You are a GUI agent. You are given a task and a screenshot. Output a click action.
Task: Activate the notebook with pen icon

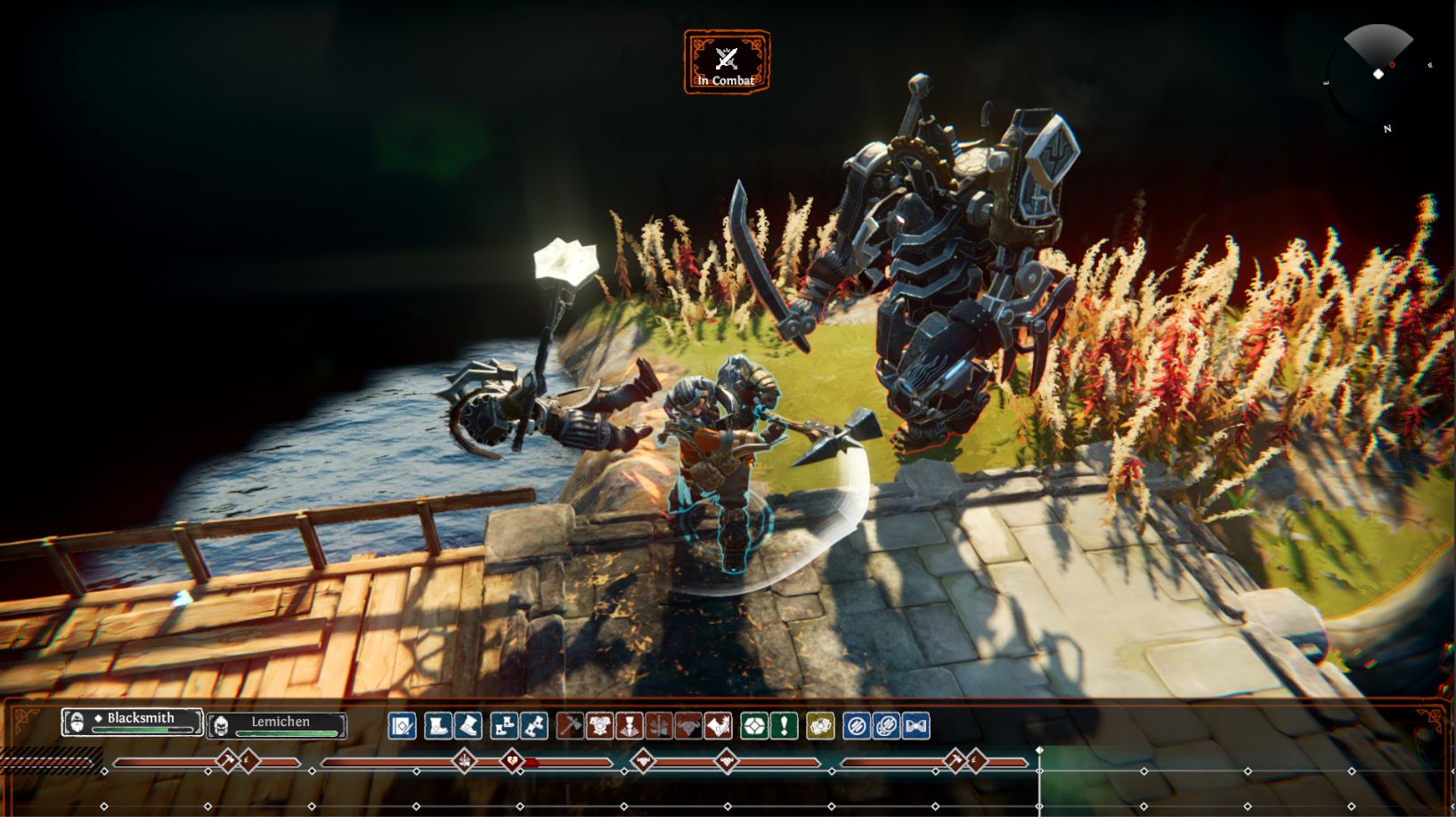(403, 726)
